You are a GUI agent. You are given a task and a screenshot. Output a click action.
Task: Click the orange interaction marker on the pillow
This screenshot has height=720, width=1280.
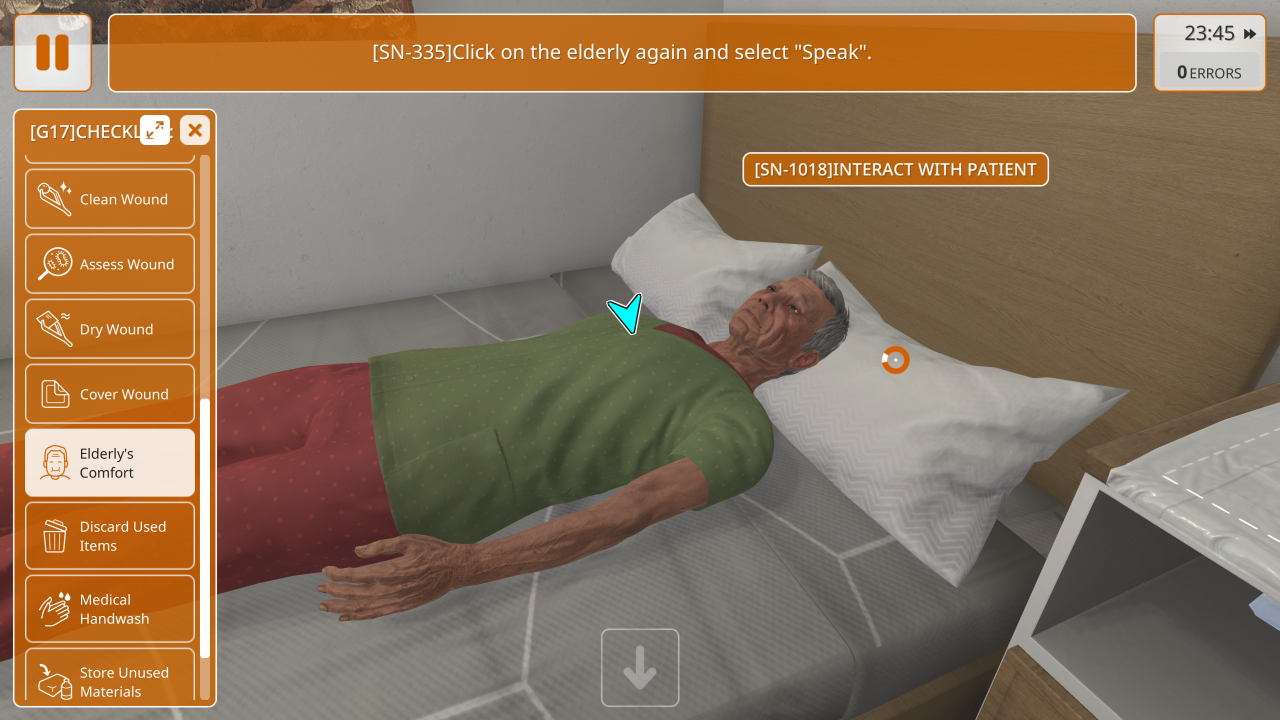(895, 360)
